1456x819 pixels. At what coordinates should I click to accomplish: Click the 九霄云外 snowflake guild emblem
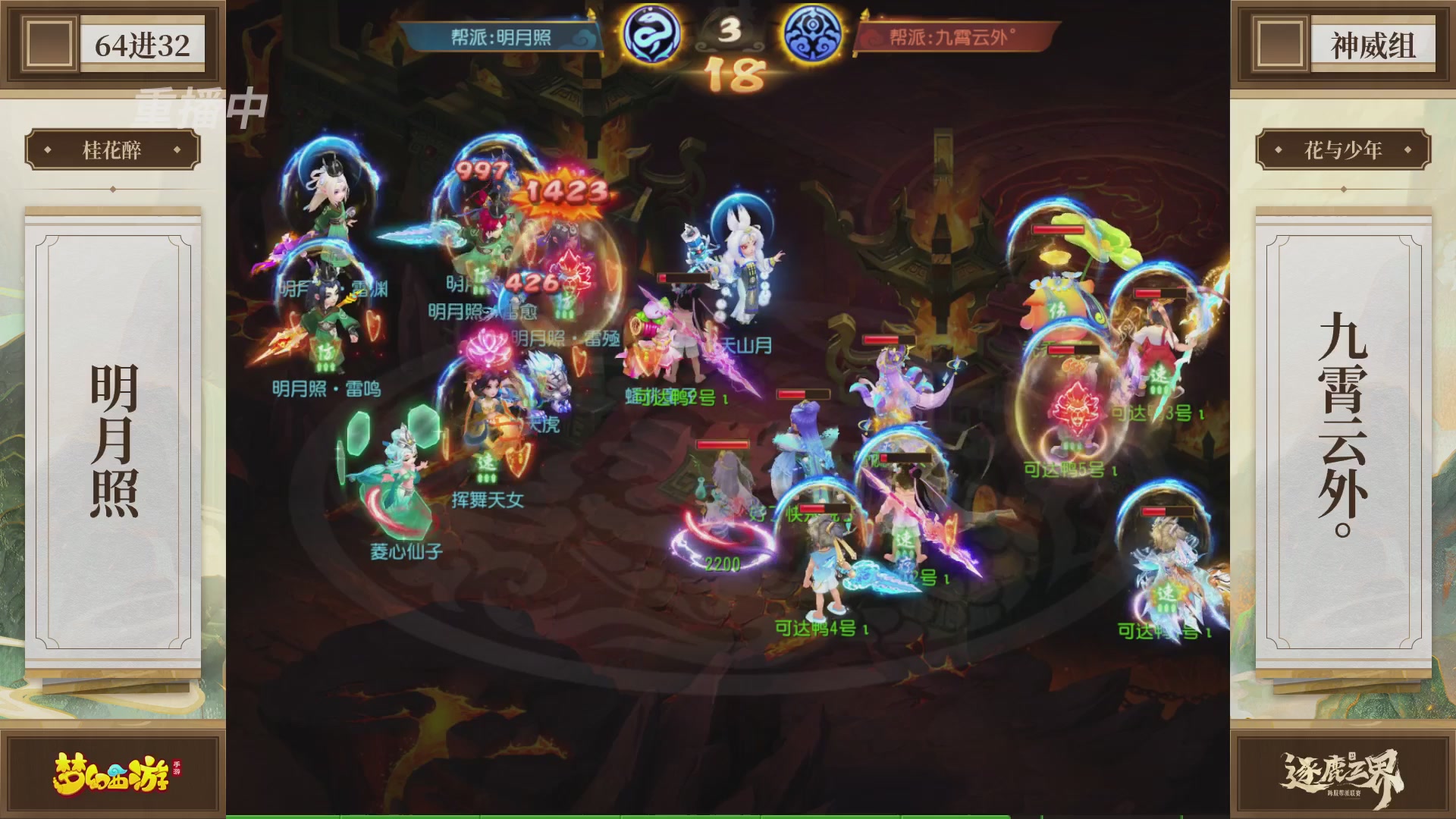[x=813, y=32]
